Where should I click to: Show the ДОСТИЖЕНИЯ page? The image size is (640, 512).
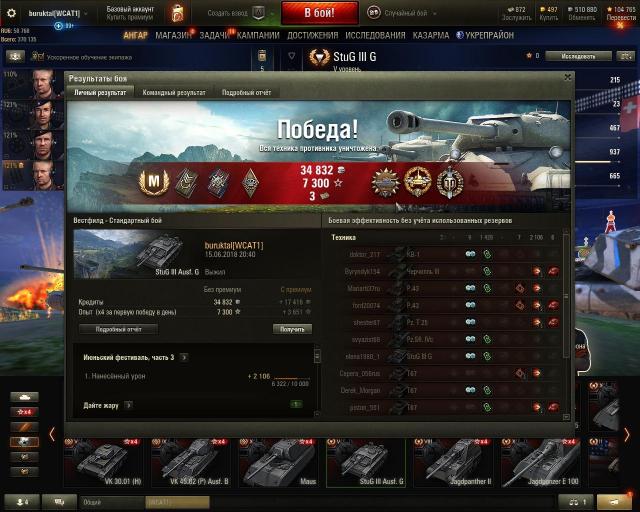[312, 34]
